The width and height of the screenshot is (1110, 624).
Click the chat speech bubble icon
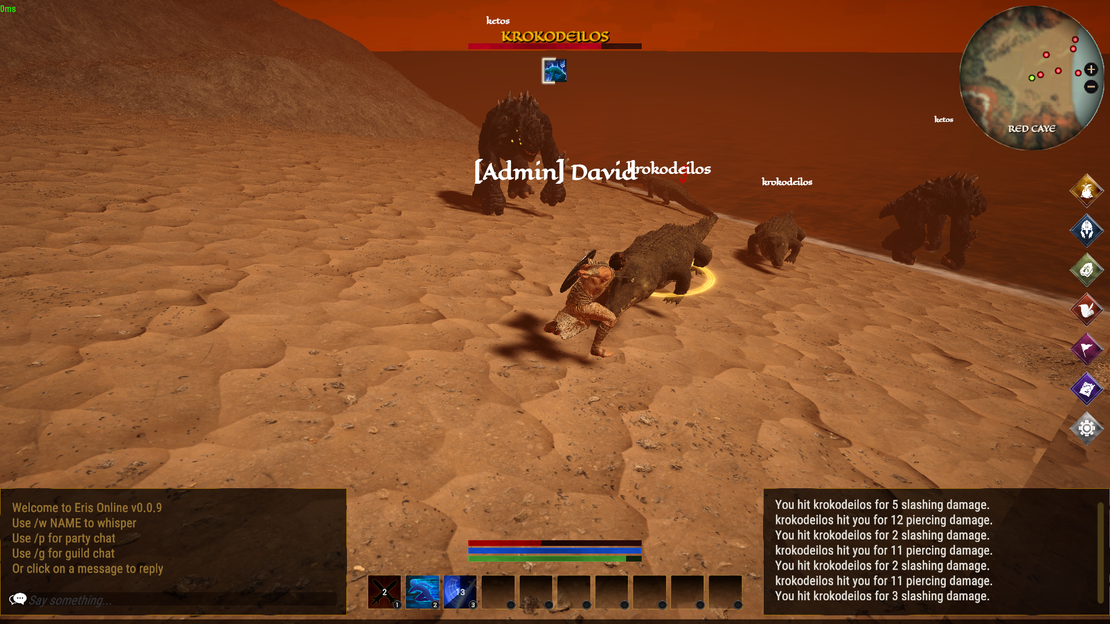[18, 600]
